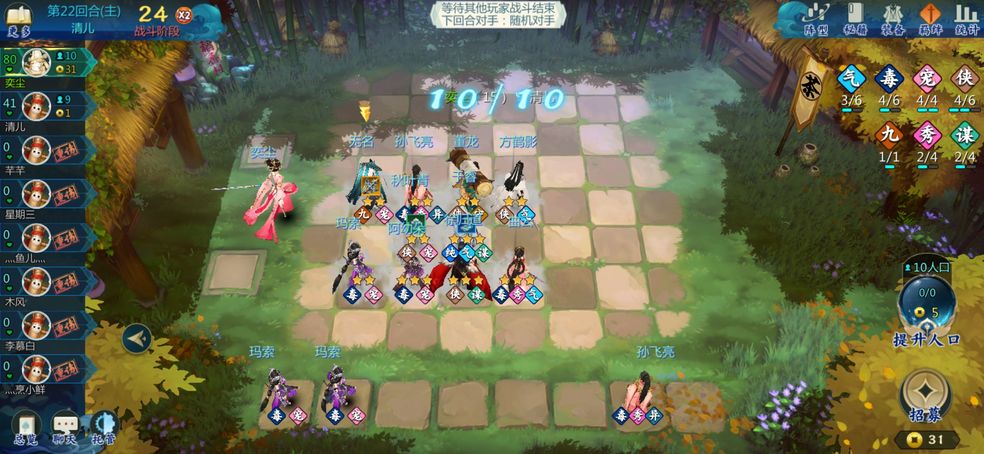Inspect the 侠 synergy icon
Image resolution: width=984 pixels, height=454 pixels.
[x=965, y=79]
